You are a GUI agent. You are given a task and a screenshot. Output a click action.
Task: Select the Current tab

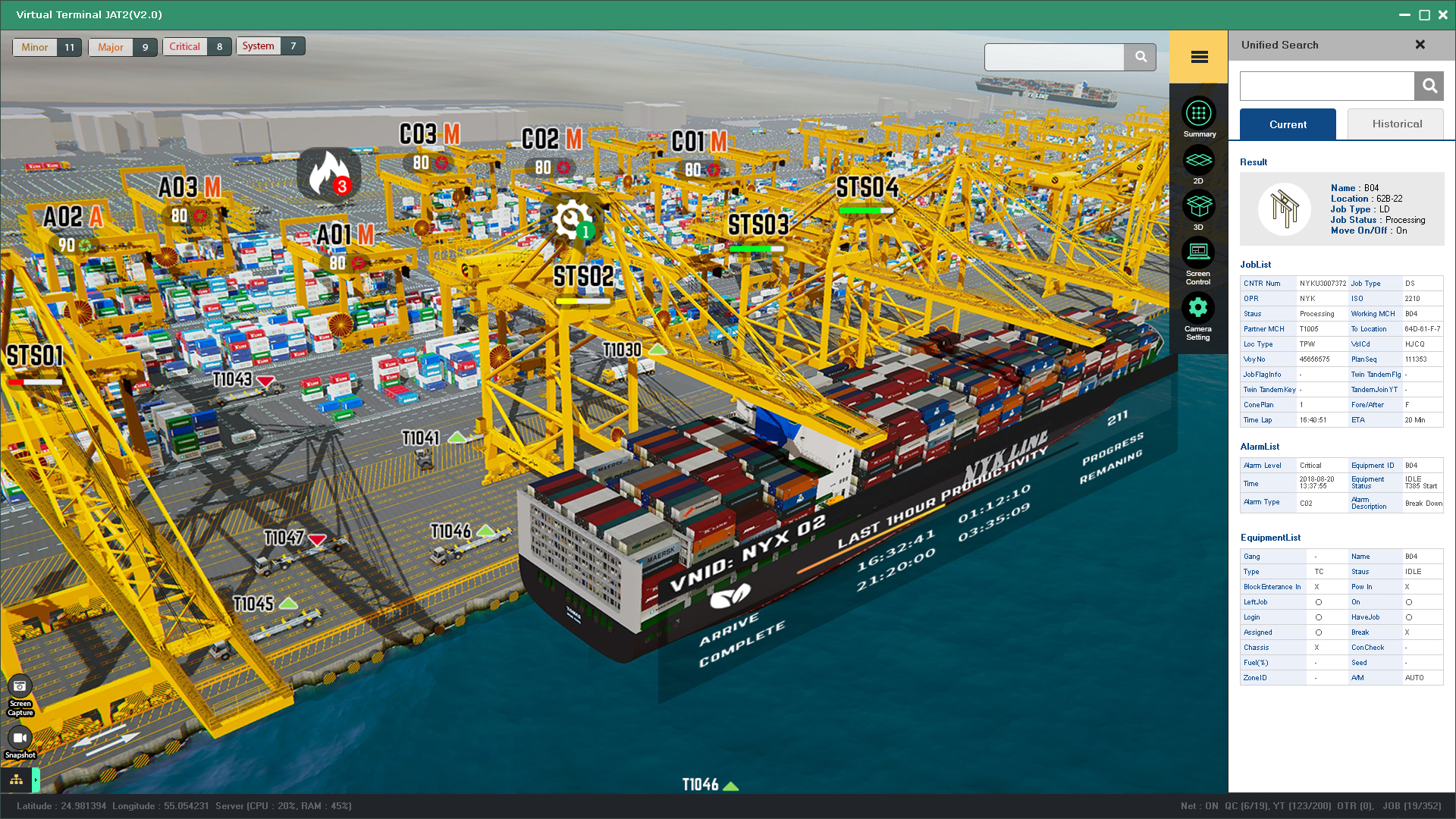point(1288,124)
